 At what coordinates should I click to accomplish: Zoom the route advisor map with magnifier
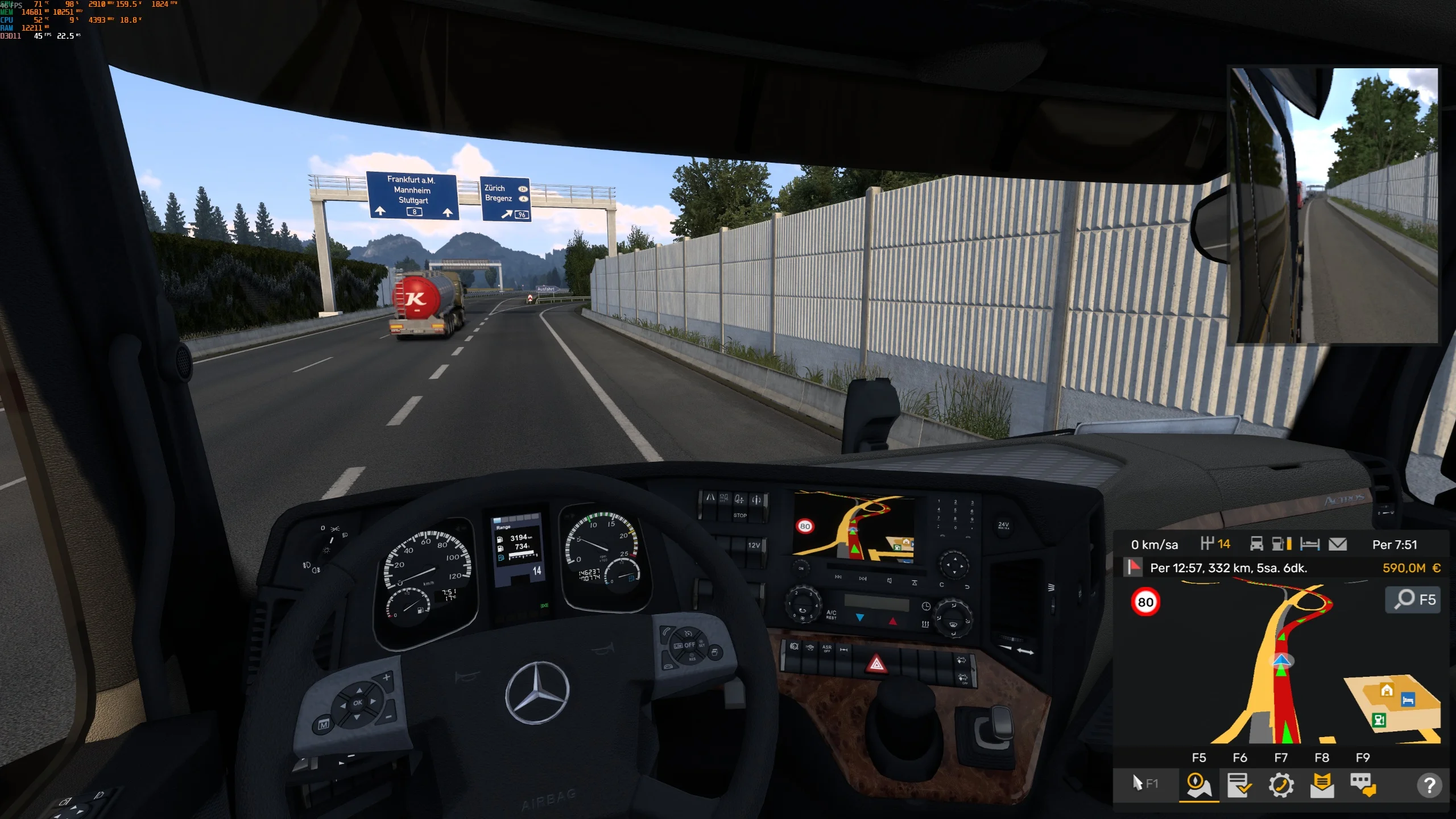1414,599
